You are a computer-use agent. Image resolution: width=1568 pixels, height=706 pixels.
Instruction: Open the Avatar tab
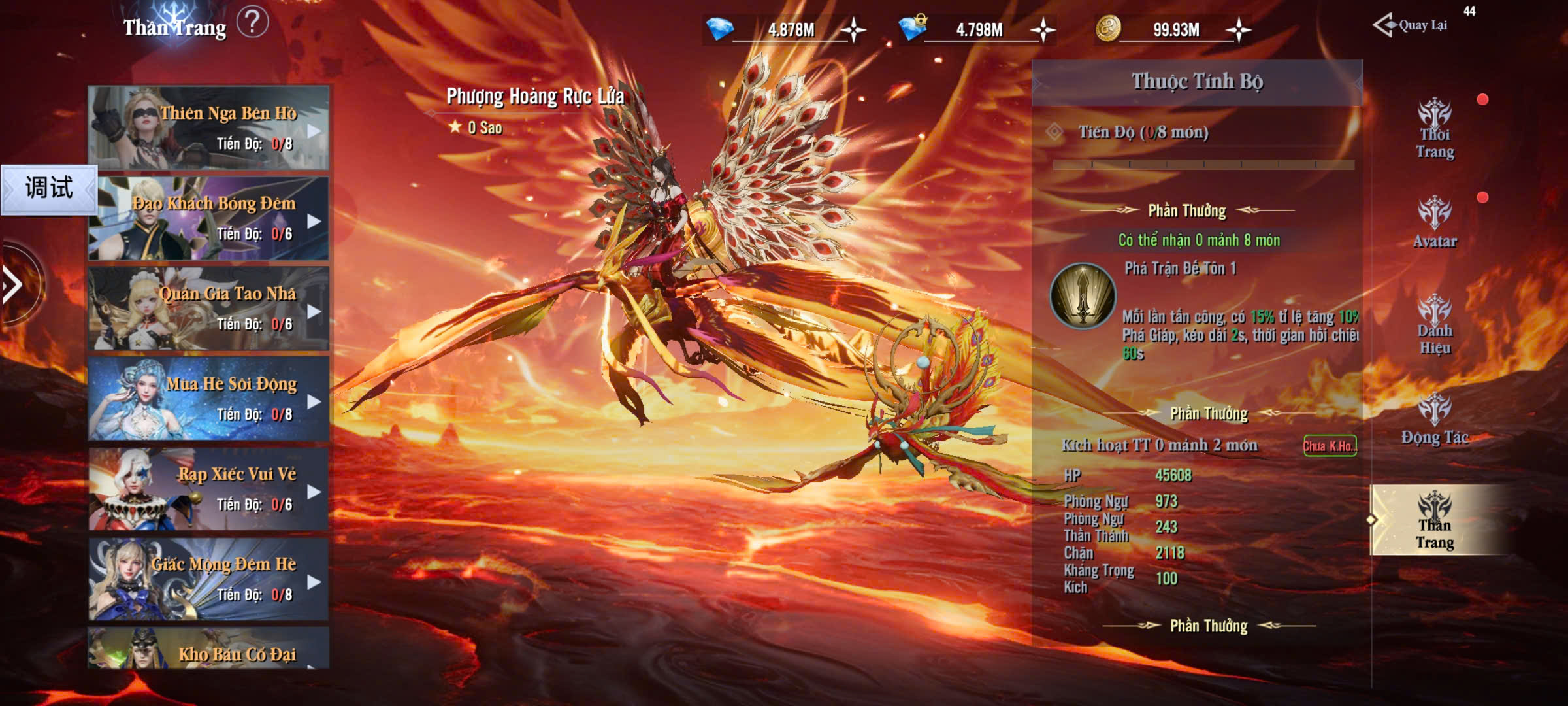point(1435,224)
